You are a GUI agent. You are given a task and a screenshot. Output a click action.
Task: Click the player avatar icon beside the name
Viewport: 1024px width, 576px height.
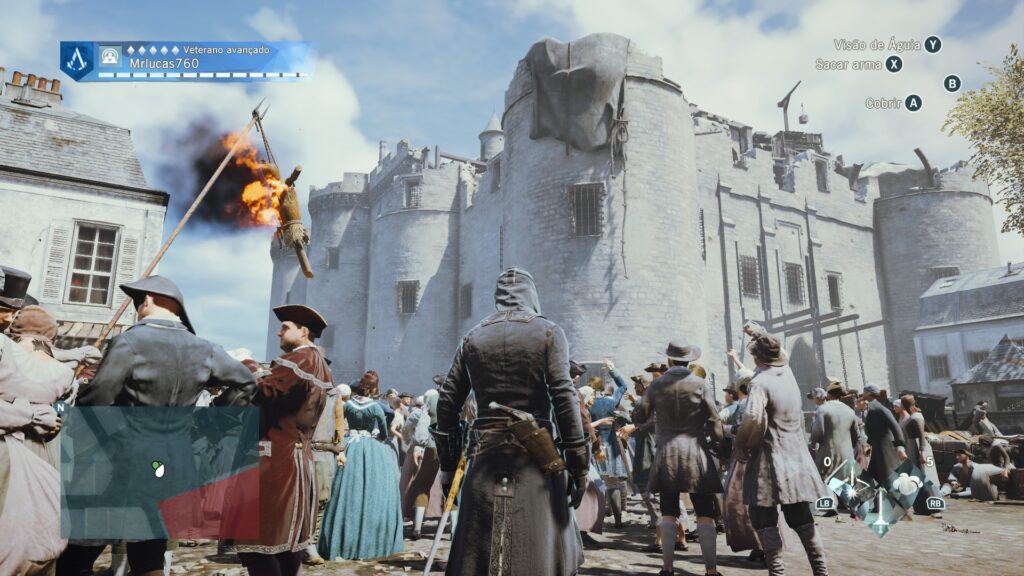pyautogui.click(x=109, y=56)
